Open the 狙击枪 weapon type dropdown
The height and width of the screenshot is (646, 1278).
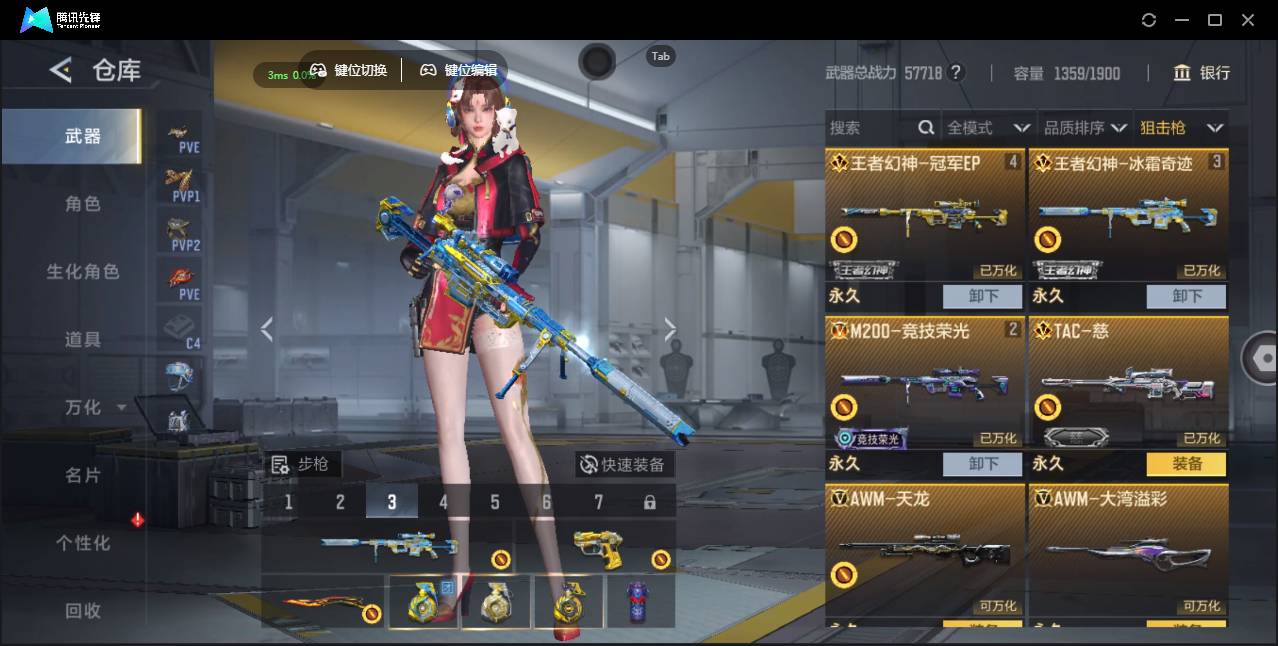click(x=1181, y=128)
